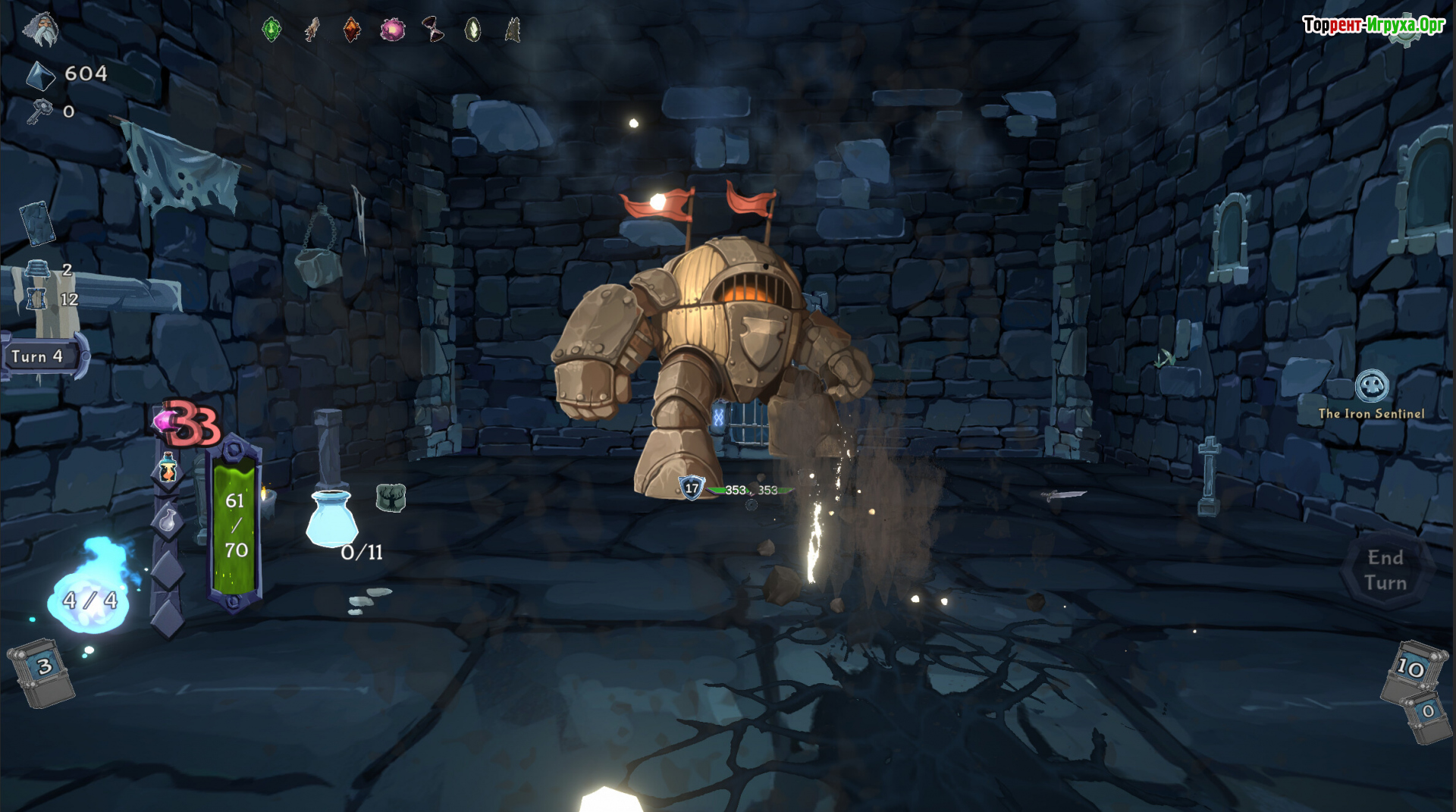Image resolution: width=1456 pixels, height=812 pixels.
Task: Inspect the orange crystal relic
Action: click(351, 30)
